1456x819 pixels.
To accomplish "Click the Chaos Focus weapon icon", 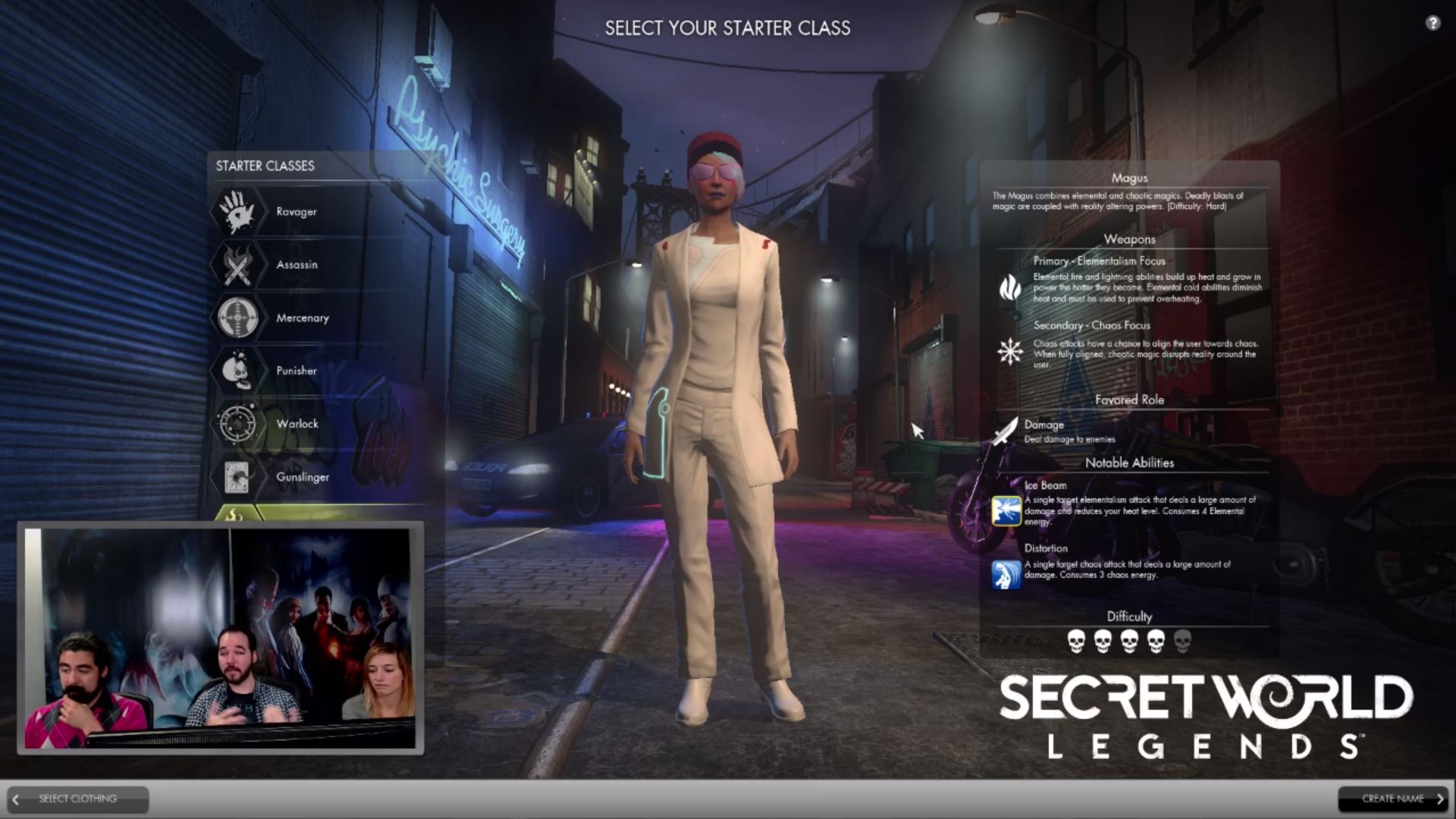I will tap(1009, 351).
